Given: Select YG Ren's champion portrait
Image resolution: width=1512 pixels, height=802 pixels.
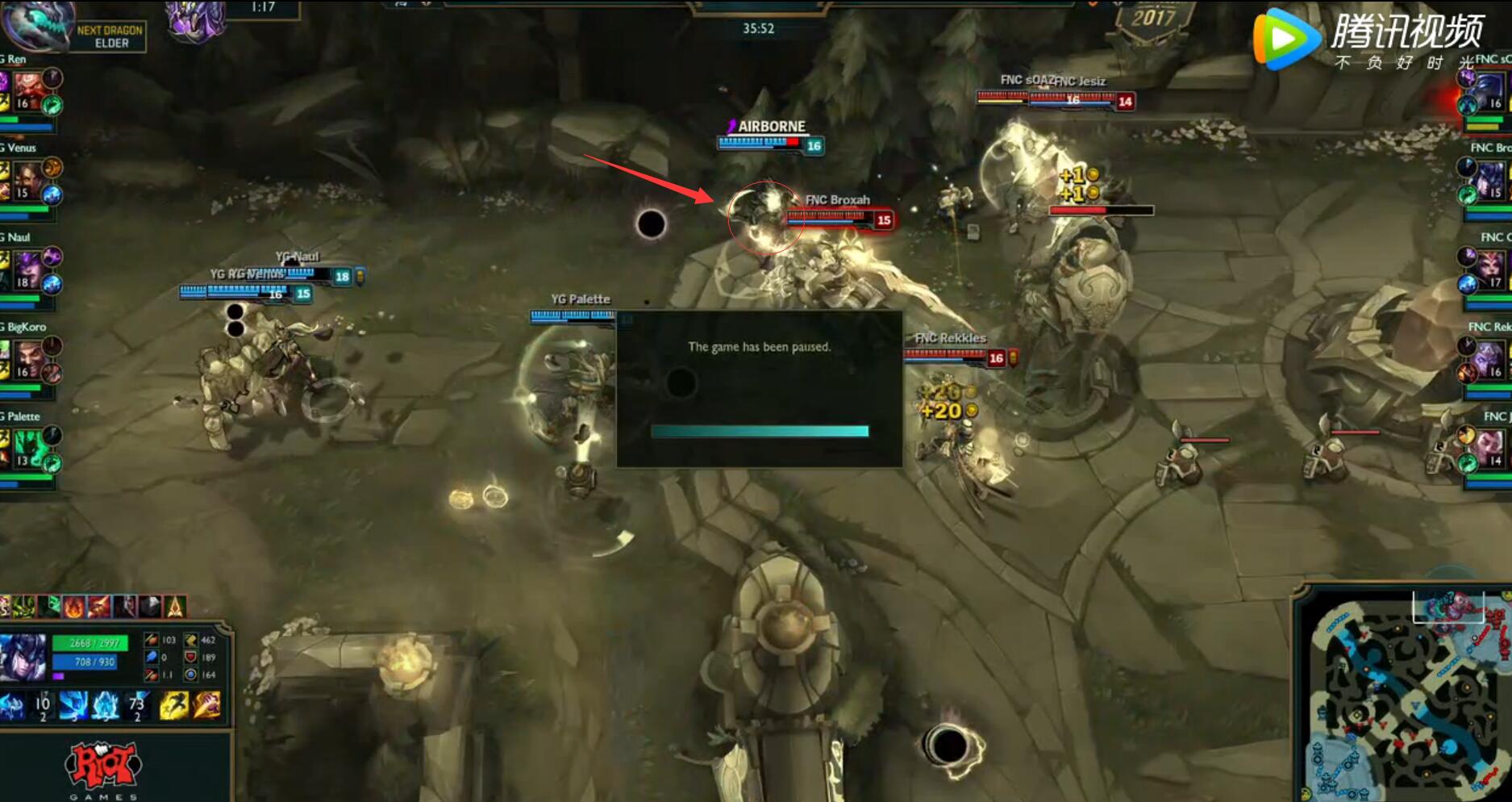Looking at the screenshot, I should tap(27, 90).
